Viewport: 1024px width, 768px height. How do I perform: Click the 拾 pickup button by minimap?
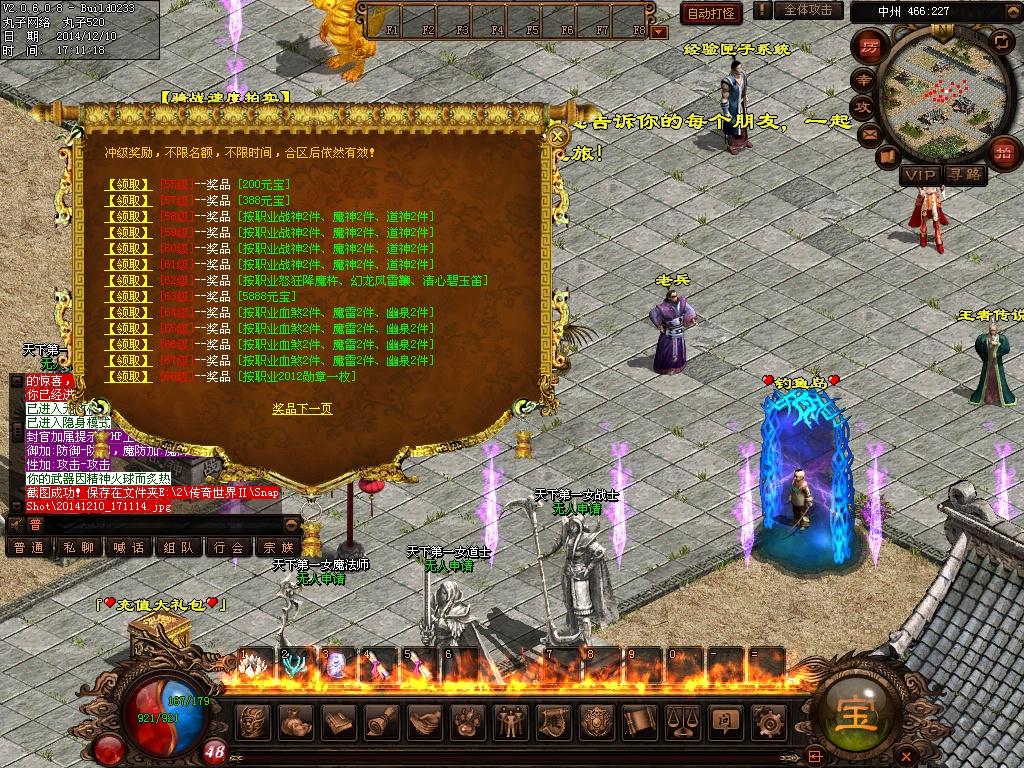pos(1001,152)
